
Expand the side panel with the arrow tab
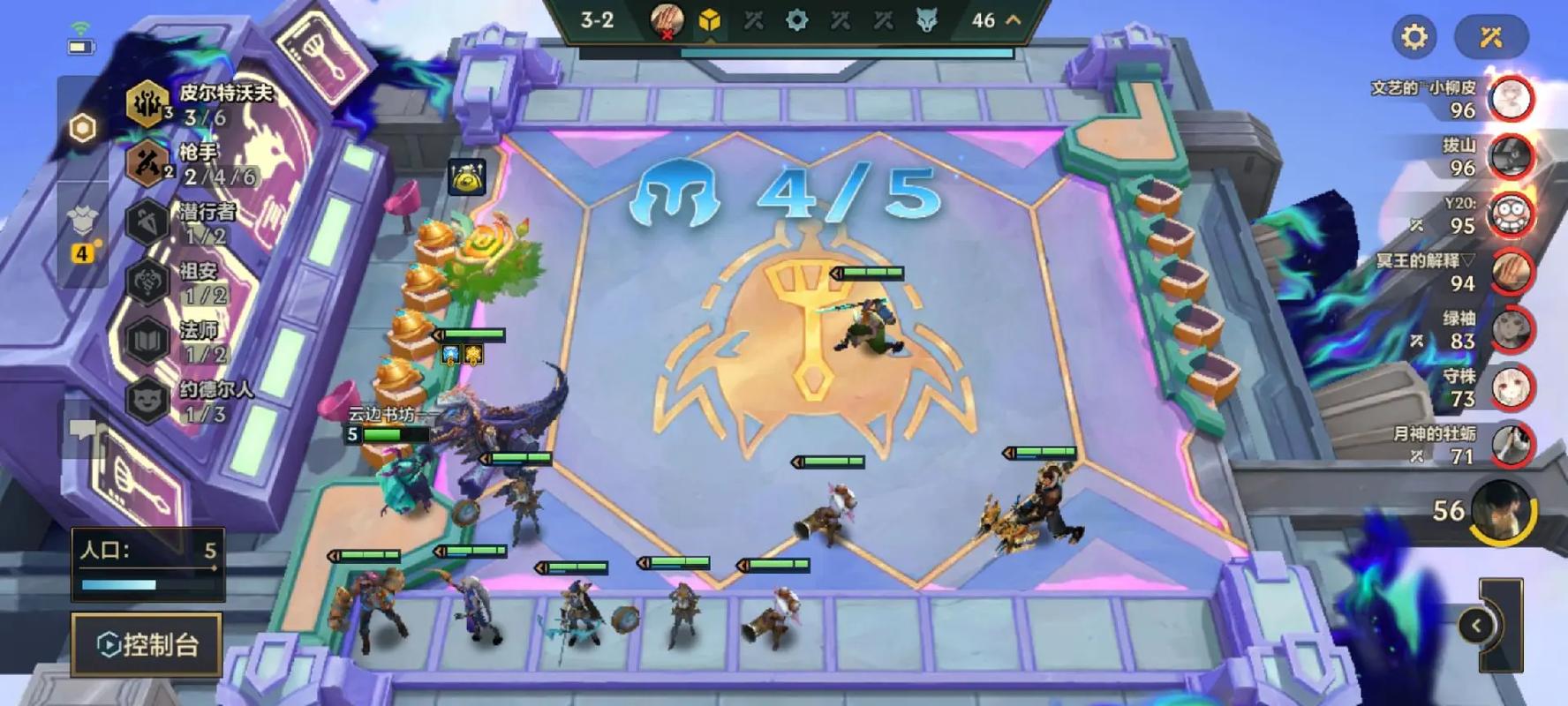pos(1476,626)
